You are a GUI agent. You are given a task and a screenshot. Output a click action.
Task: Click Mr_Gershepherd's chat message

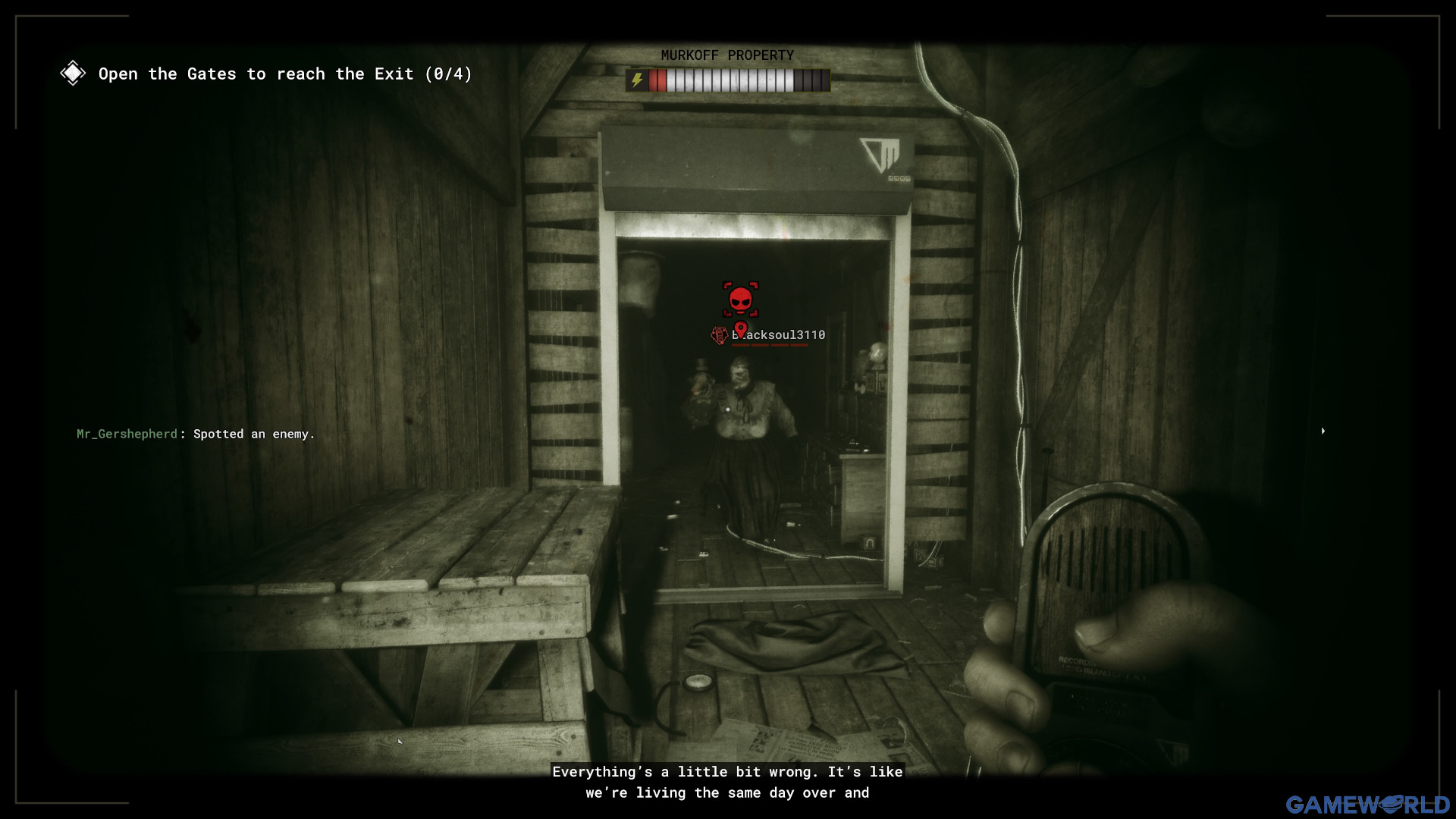pyautogui.click(x=196, y=434)
